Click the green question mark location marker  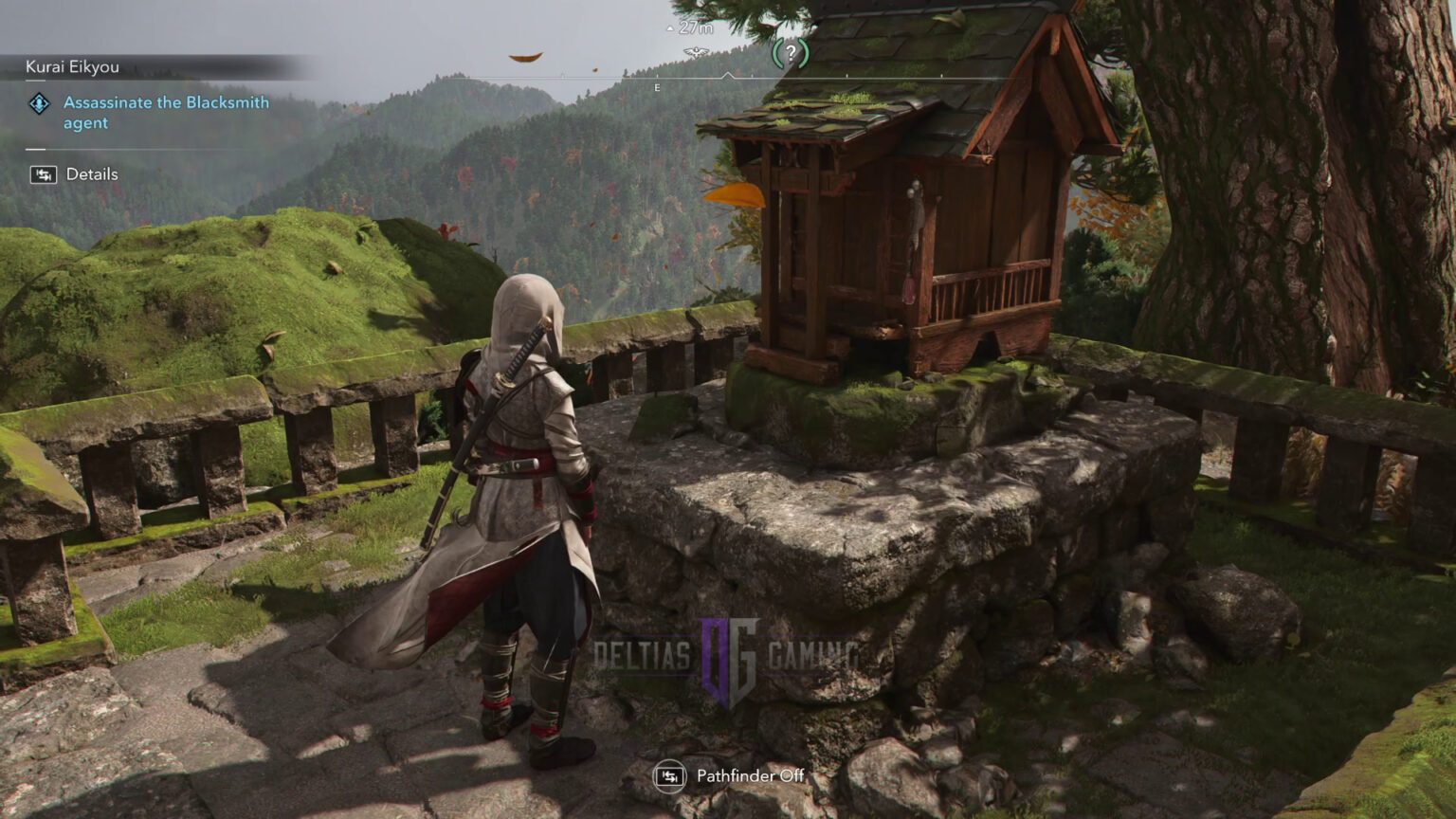[x=792, y=55]
